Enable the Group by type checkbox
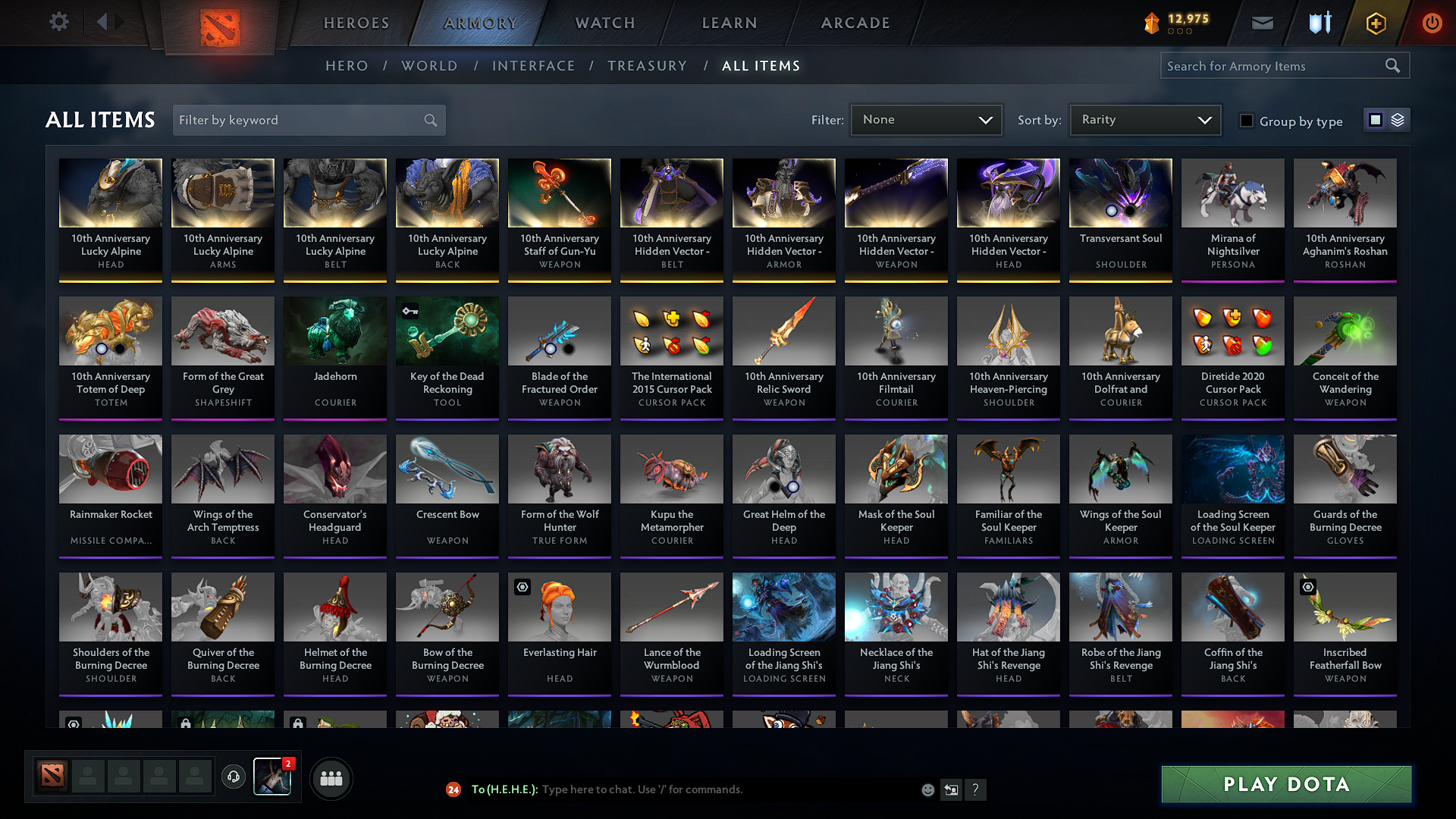Screen dimensions: 1456x819 coord(1246,121)
